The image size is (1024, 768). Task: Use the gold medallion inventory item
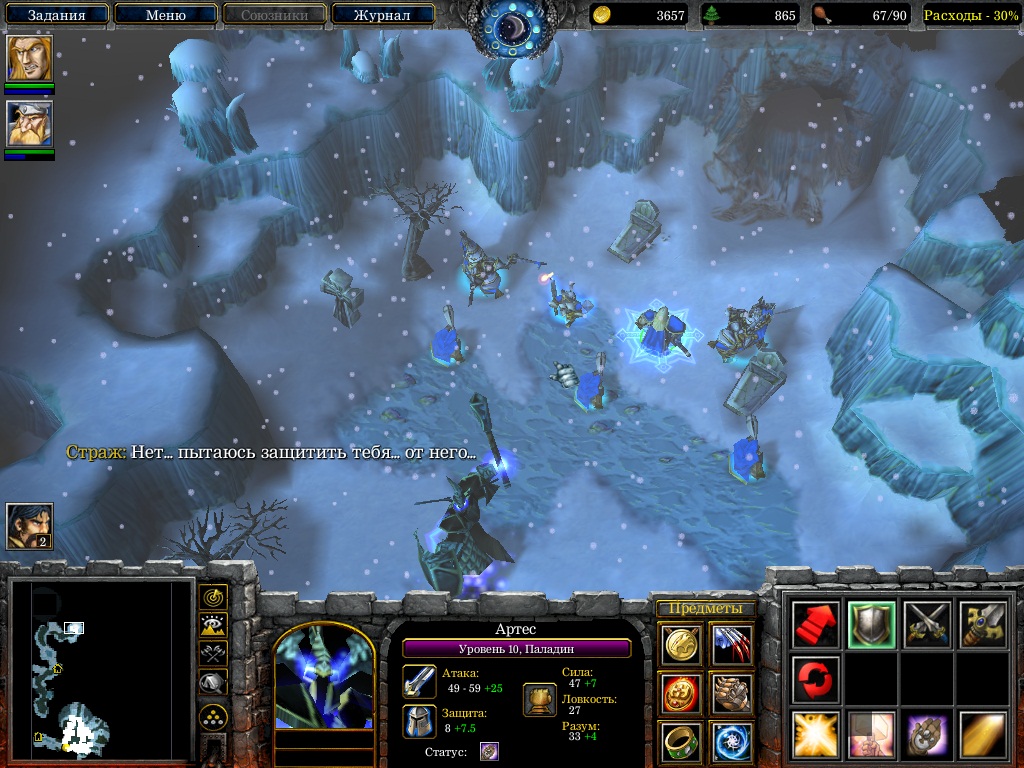(x=682, y=645)
